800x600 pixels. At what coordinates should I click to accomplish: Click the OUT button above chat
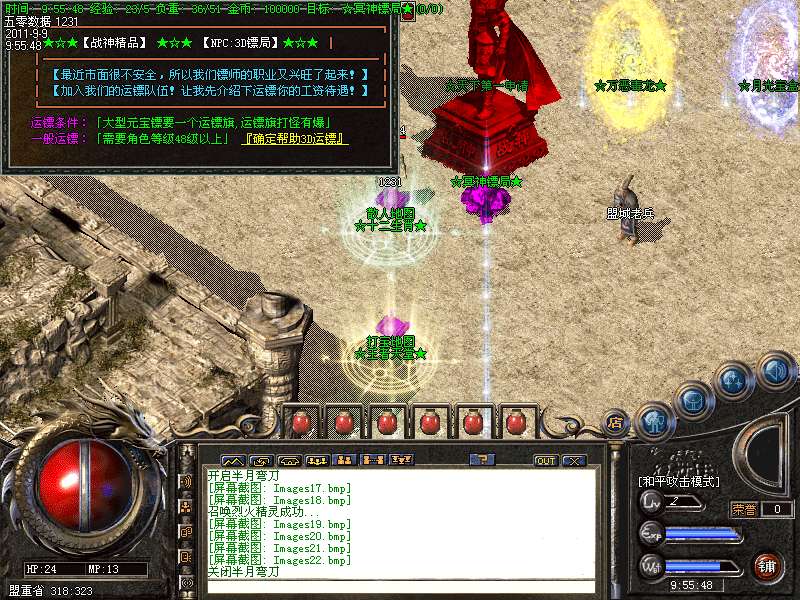(545, 460)
